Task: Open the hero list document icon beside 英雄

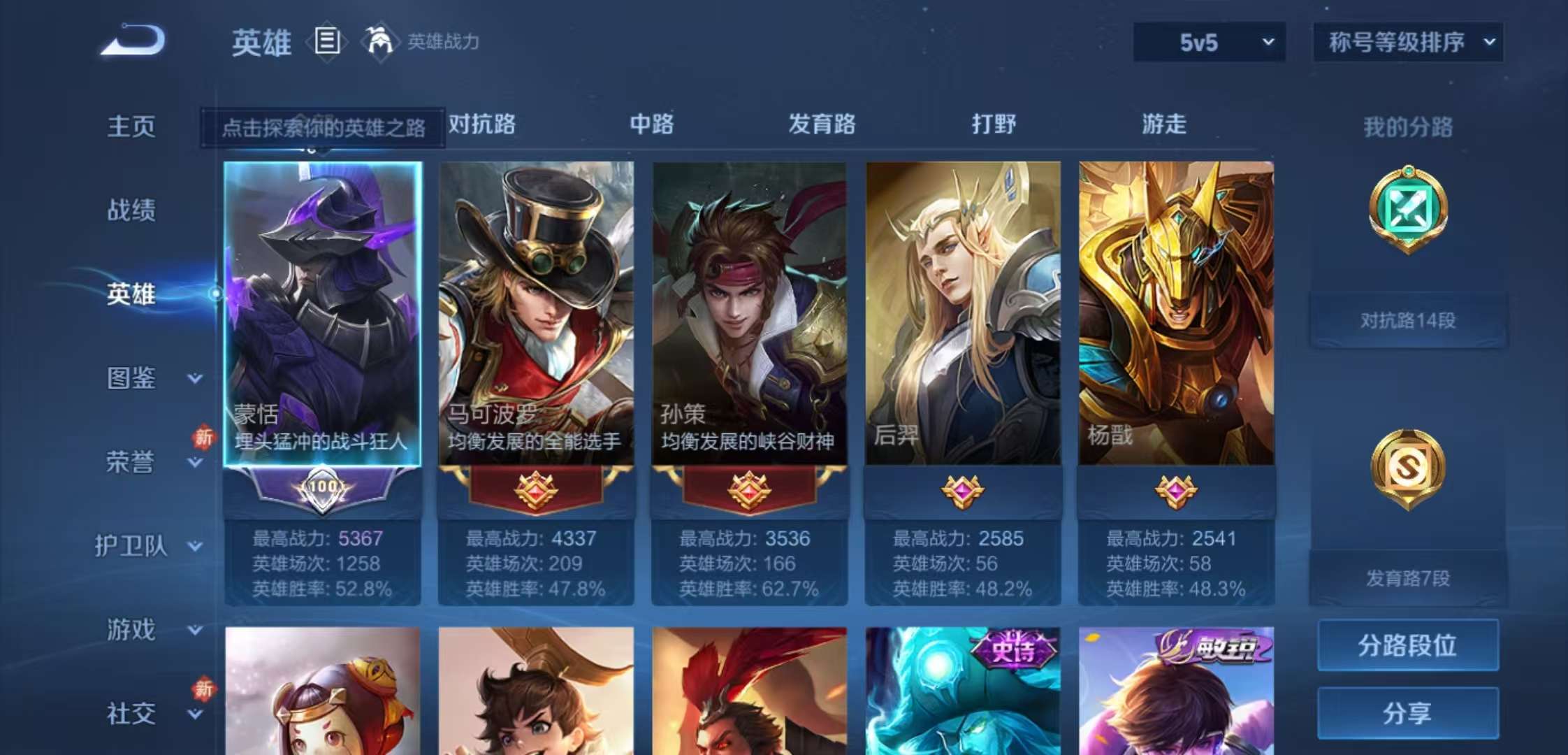Action: 326,43
